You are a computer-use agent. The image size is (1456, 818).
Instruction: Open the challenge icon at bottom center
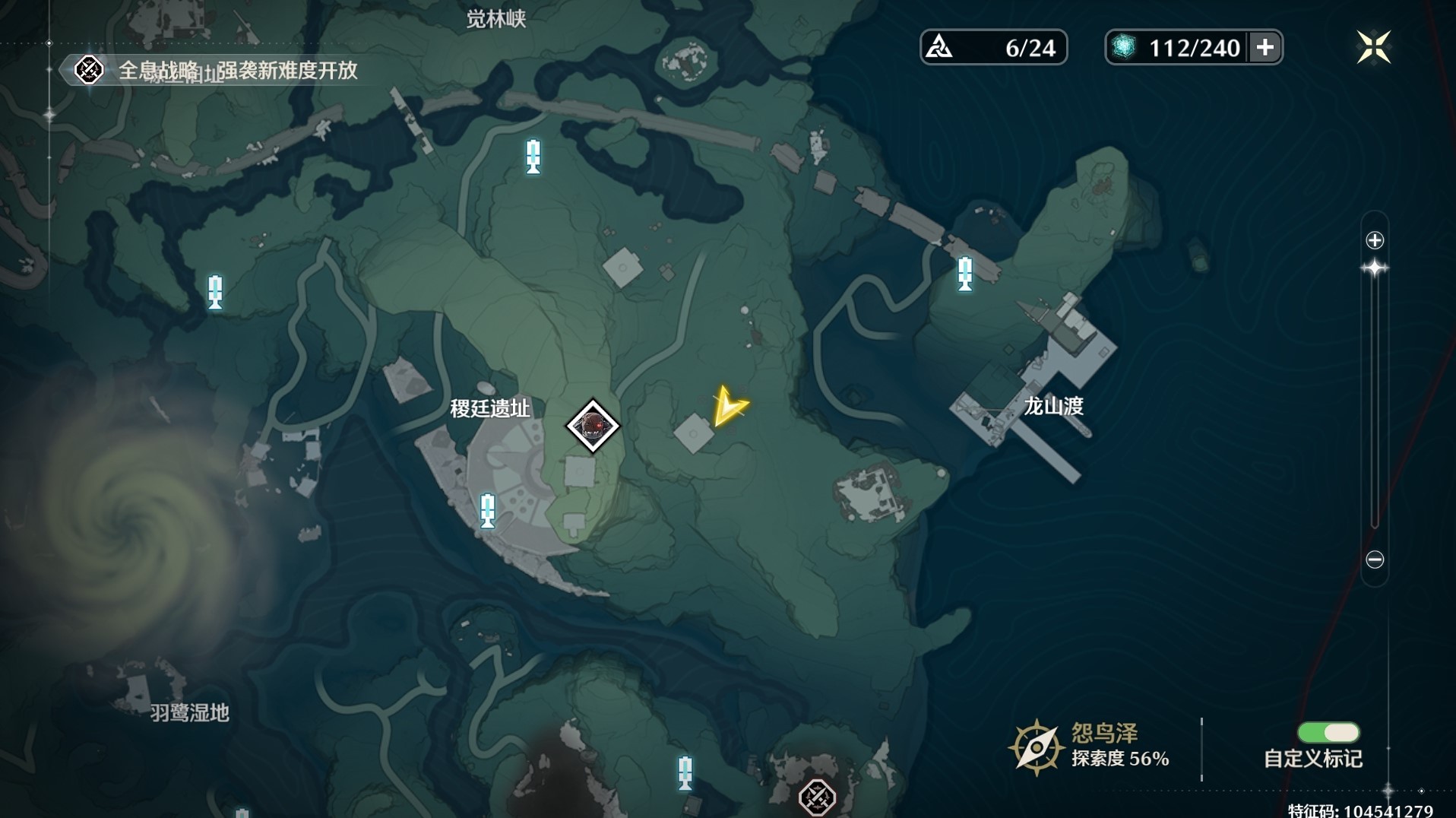pyautogui.click(x=817, y=797)
